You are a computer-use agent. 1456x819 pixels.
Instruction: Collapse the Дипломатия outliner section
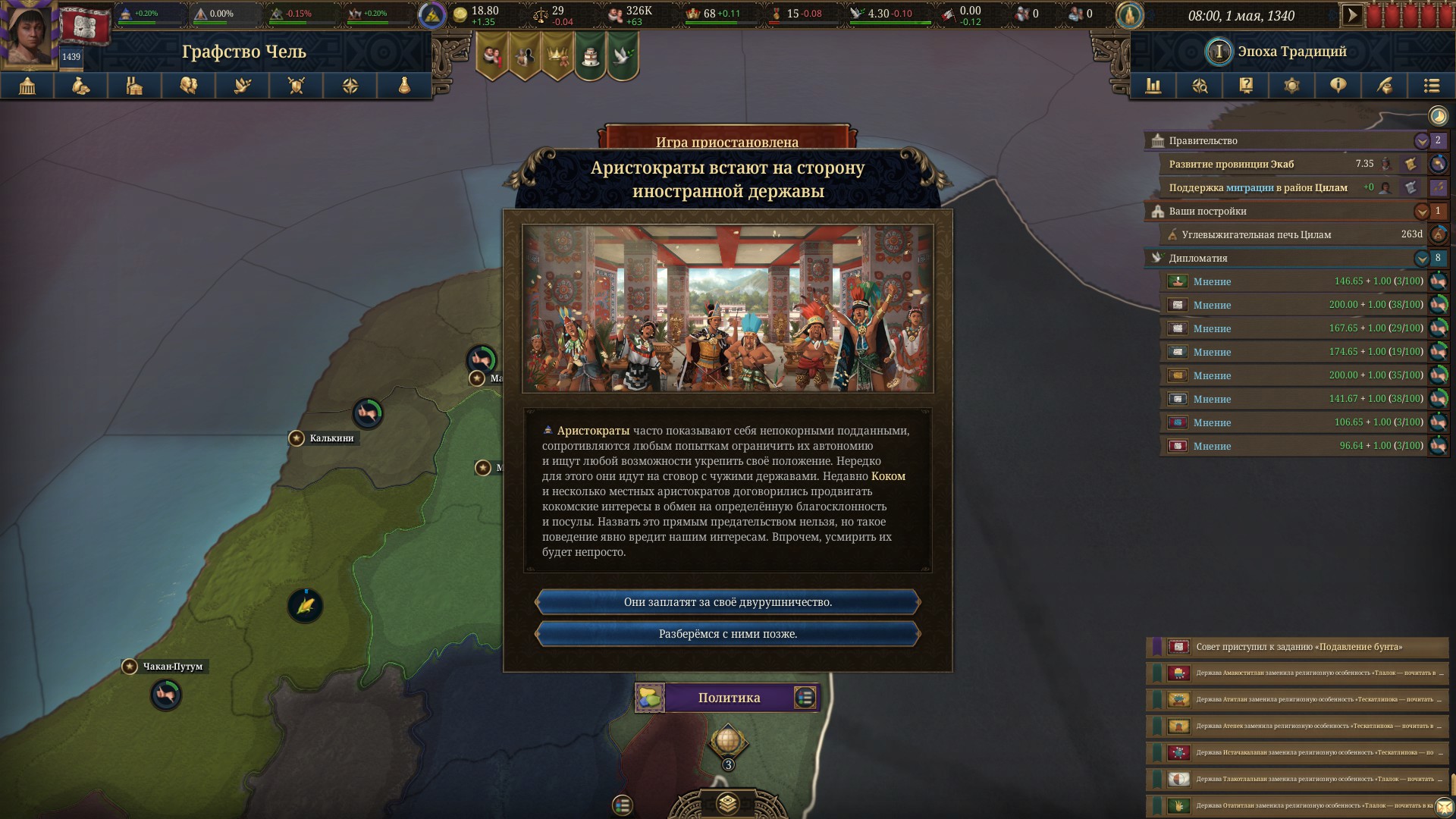pyautogui.click(x=1422, y=259)
